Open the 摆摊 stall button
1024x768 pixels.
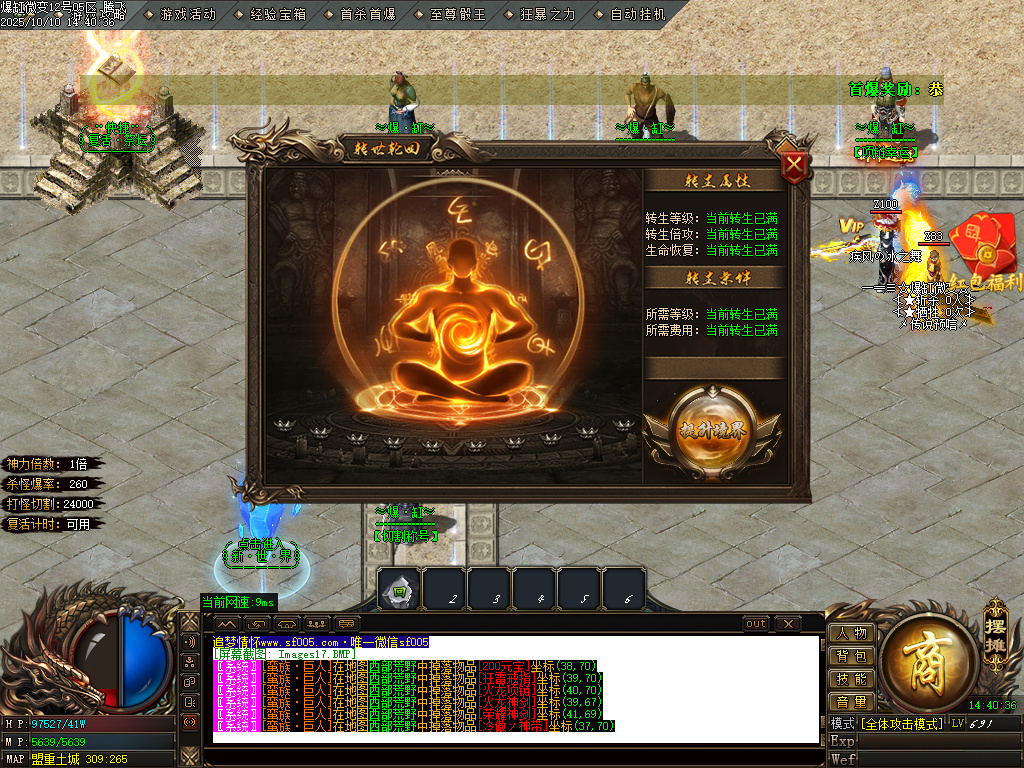pyautogui.click(x=994, y=627)
